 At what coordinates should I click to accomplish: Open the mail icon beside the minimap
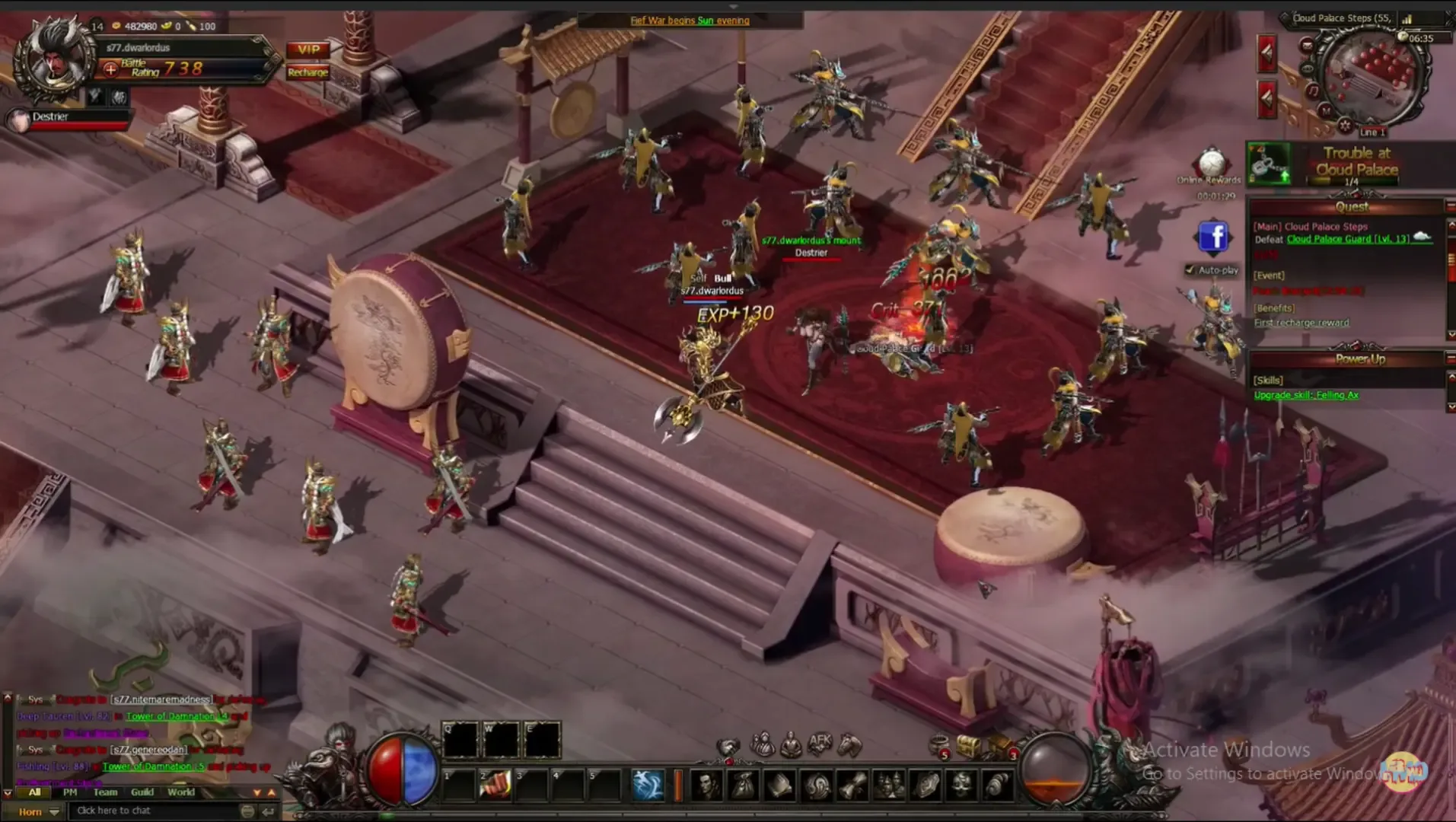(x=1307, y=46)
